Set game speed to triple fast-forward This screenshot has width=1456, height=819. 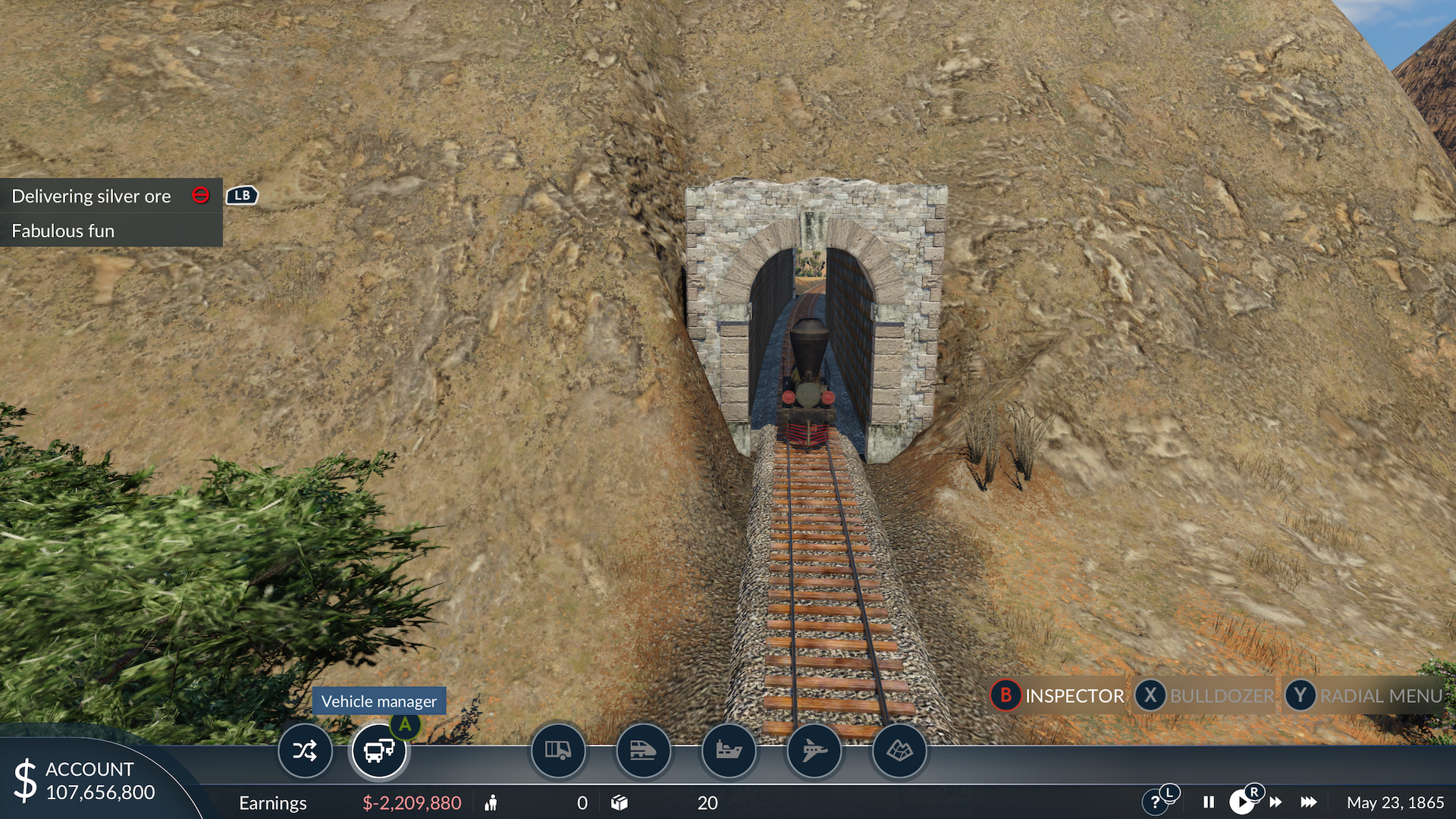click(x=1309, y=802)
